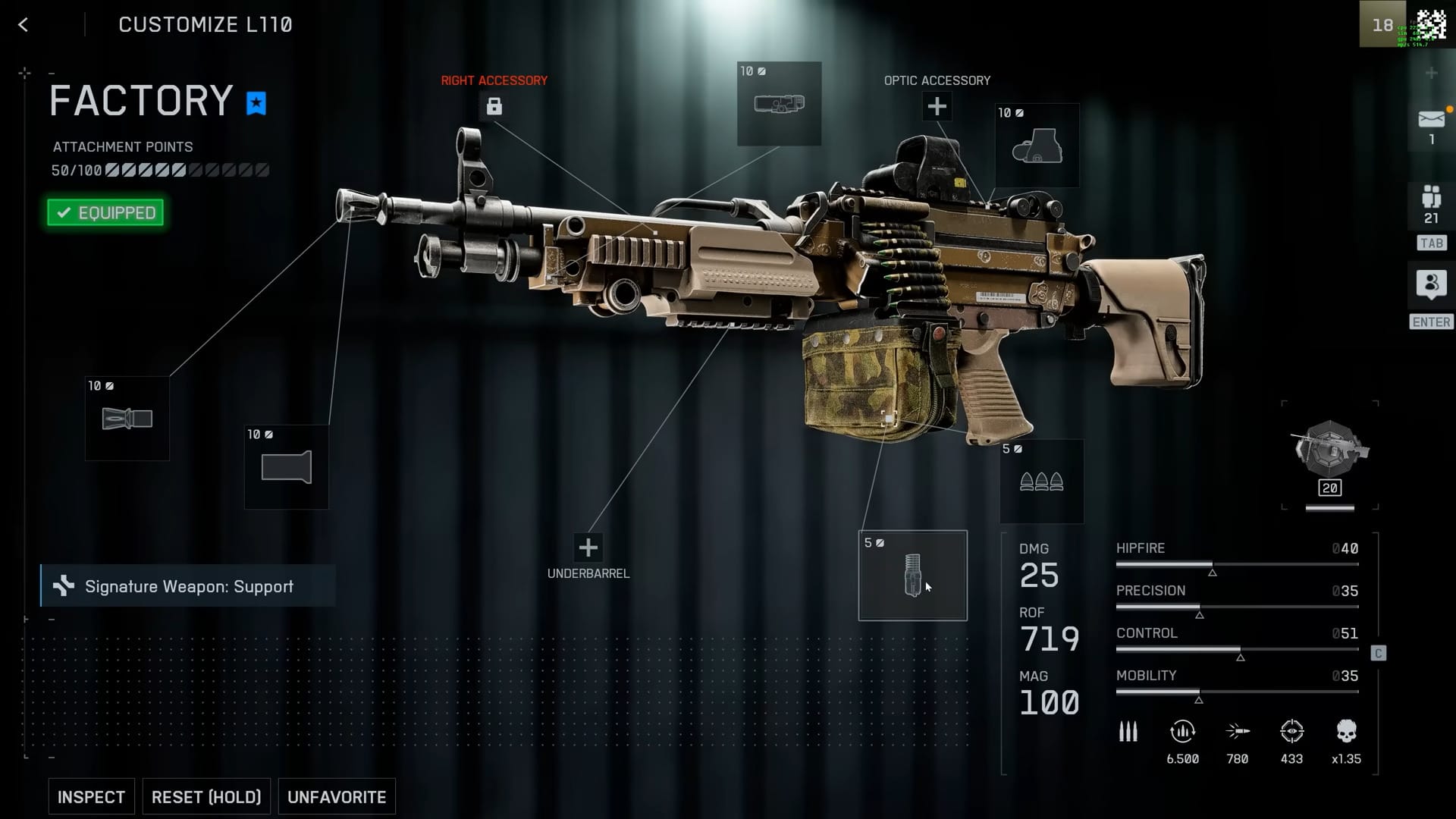Choose the ammunition type slot

point(1041,482)
